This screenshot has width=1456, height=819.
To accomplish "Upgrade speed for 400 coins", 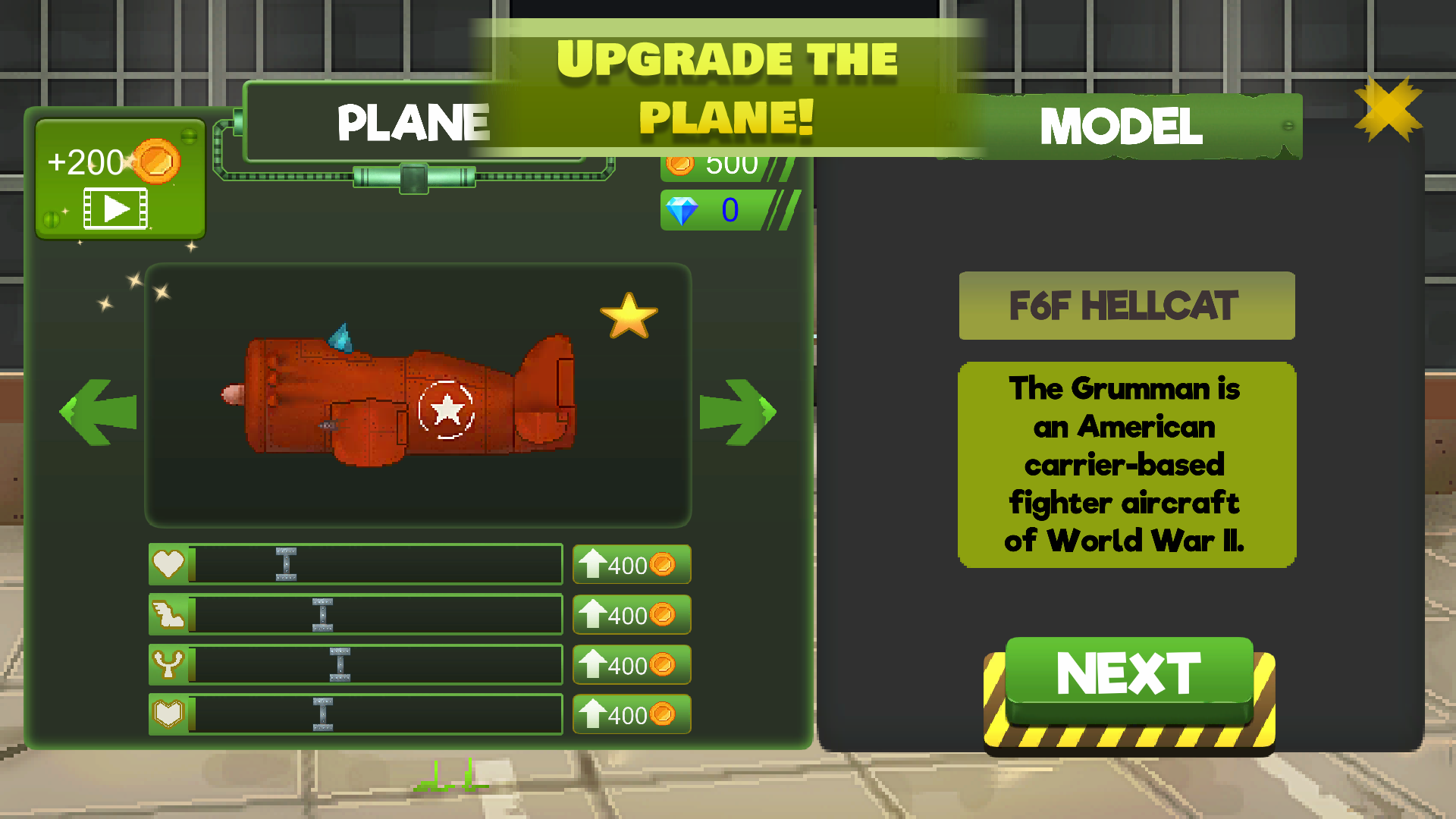I will coord(632,614).
